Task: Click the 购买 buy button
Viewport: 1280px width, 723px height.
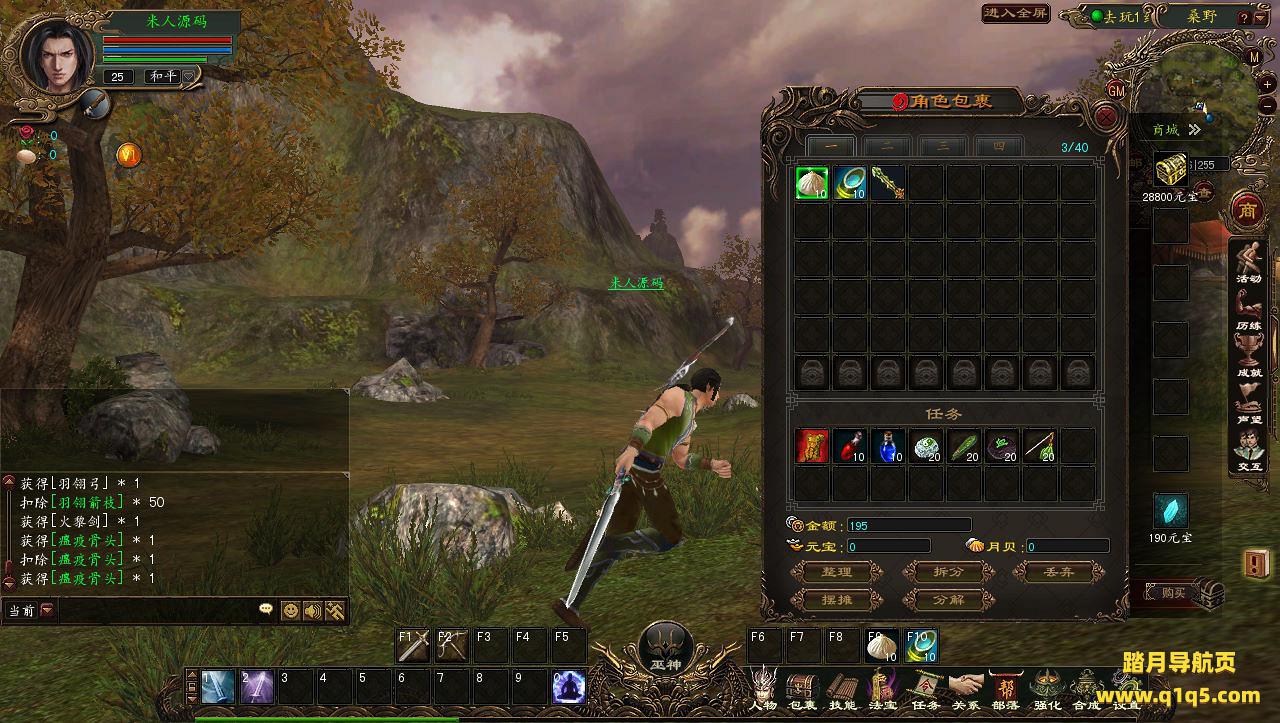Action: pos(1174,593)
